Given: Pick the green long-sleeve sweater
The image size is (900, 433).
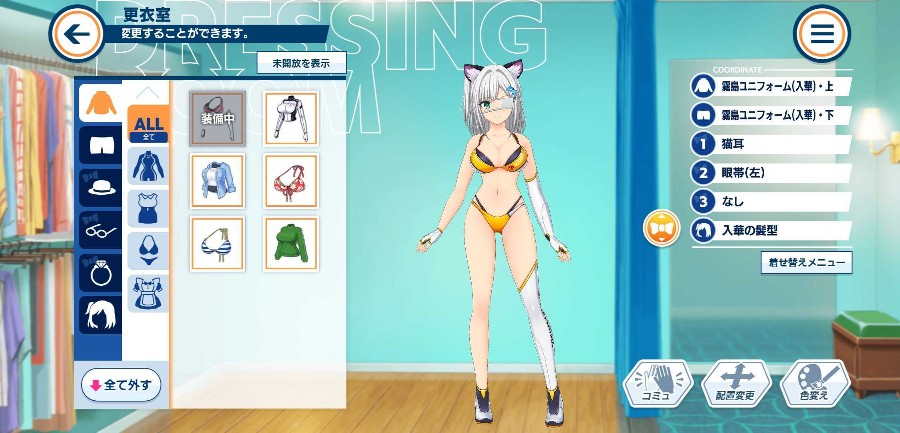Looking at the screenshot, I should [x=290, y=243].
